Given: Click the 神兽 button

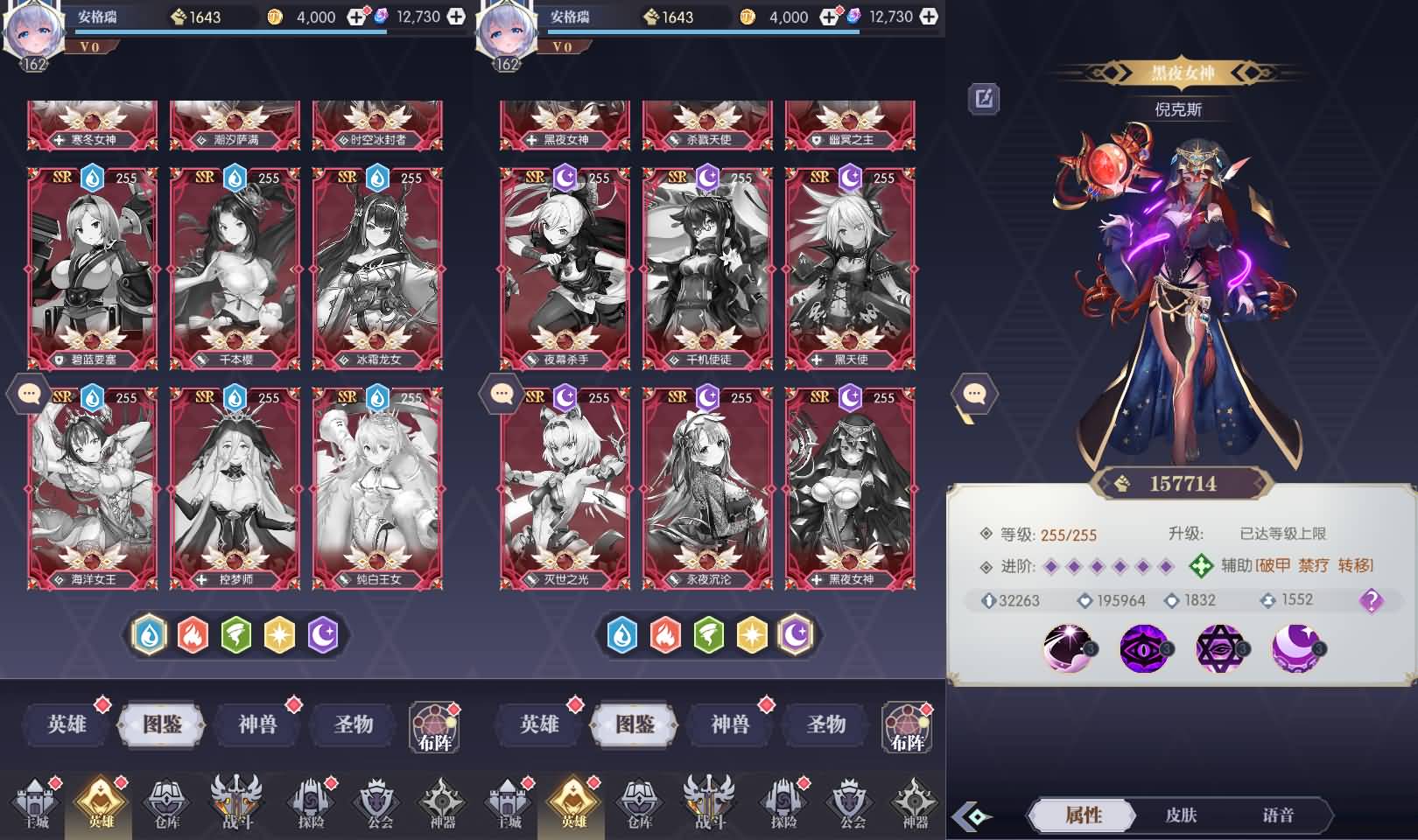Looking at the screenshot, I should click(x=257, y=725).
